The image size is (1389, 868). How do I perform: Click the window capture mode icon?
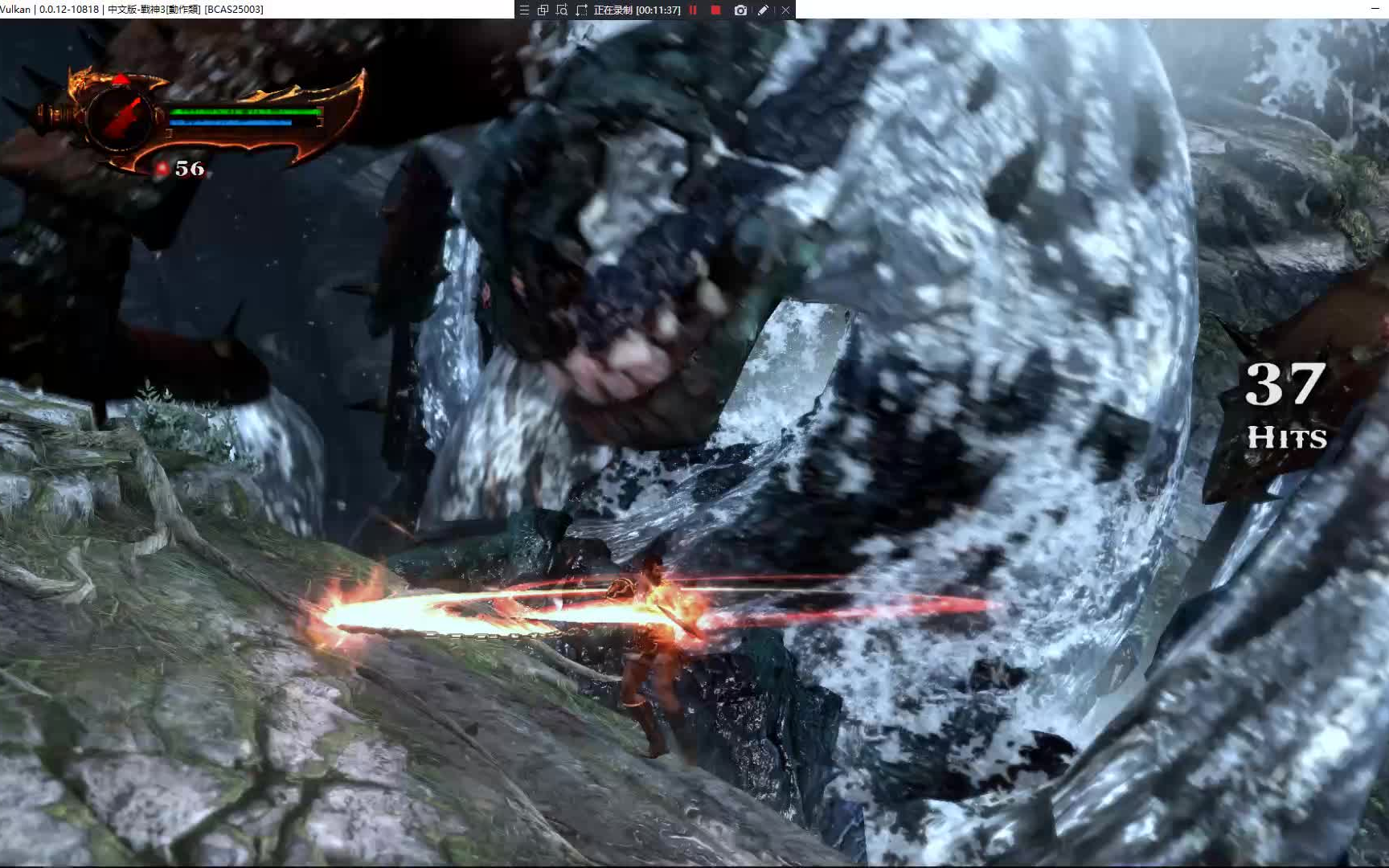pos(543,10)
